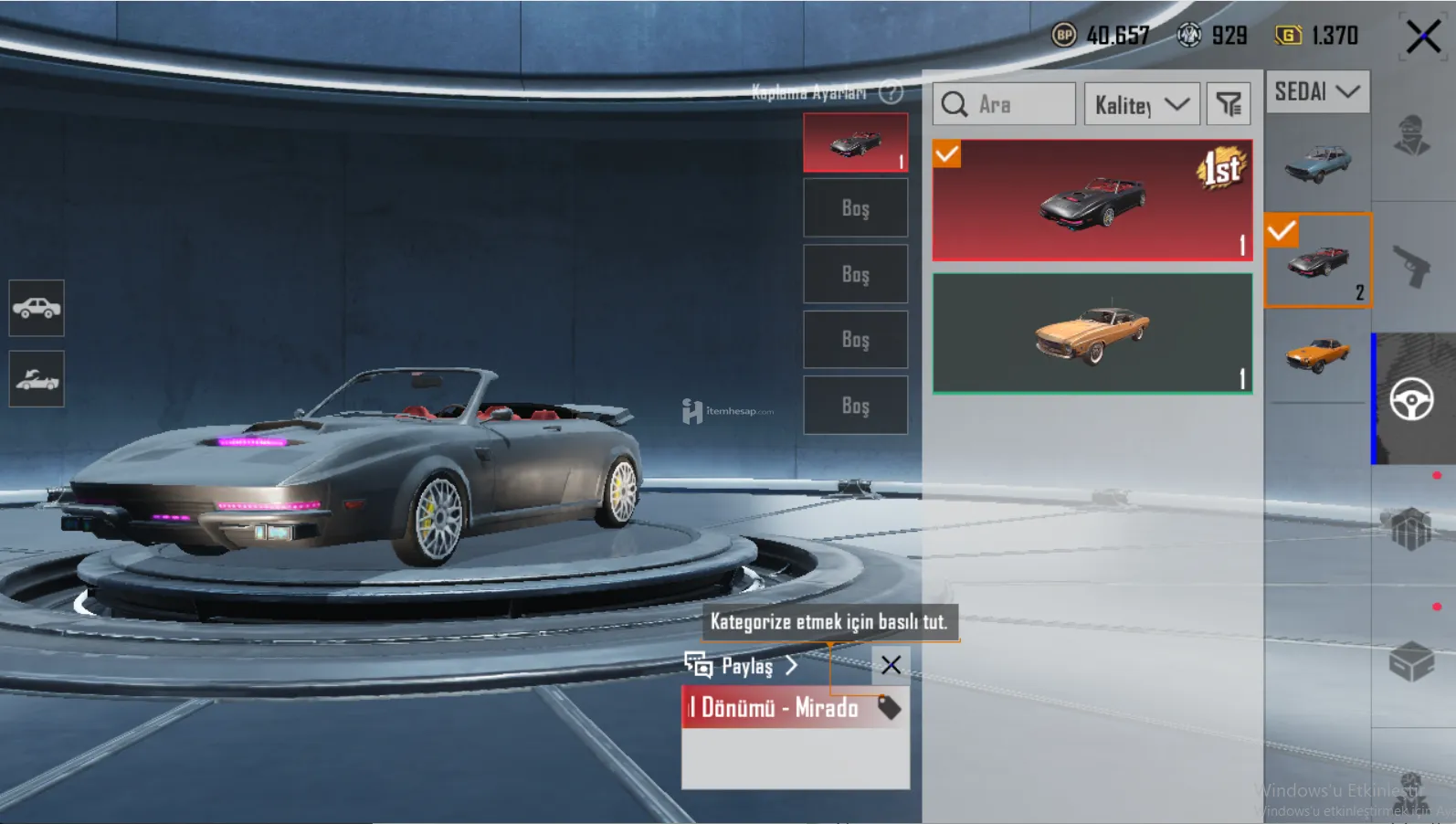Open the equipped red skin slot

[x=855, y=143]
